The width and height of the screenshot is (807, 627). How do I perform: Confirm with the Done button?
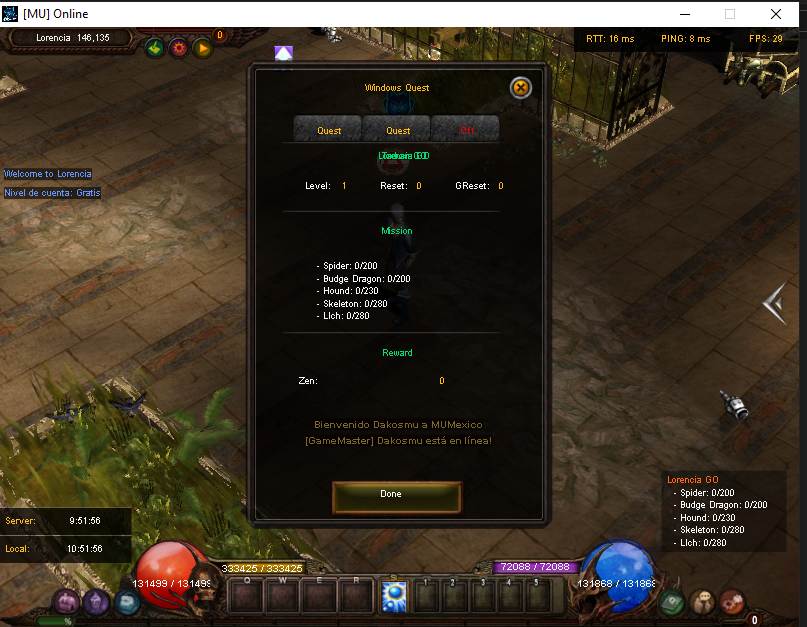396,495
